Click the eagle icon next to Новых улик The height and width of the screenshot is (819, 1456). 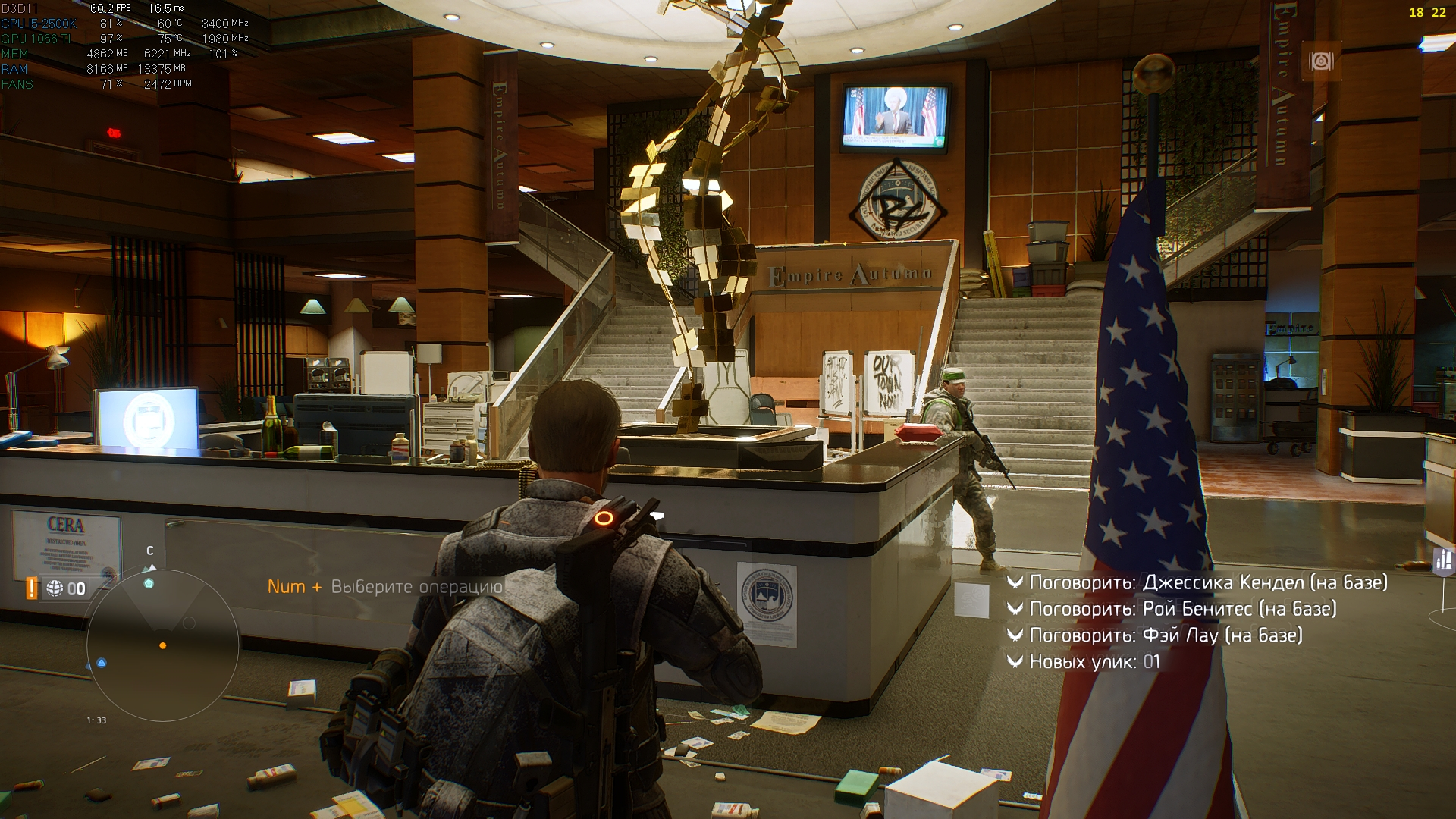(x=1015, y=661)
